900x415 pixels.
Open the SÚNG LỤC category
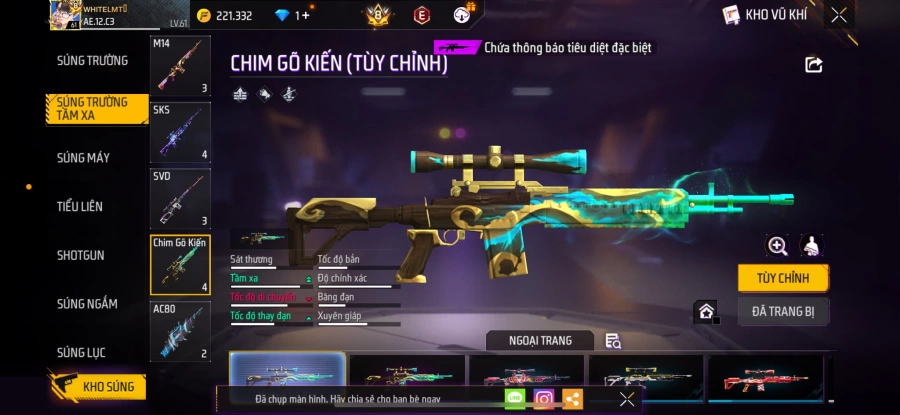pos(81,352)
